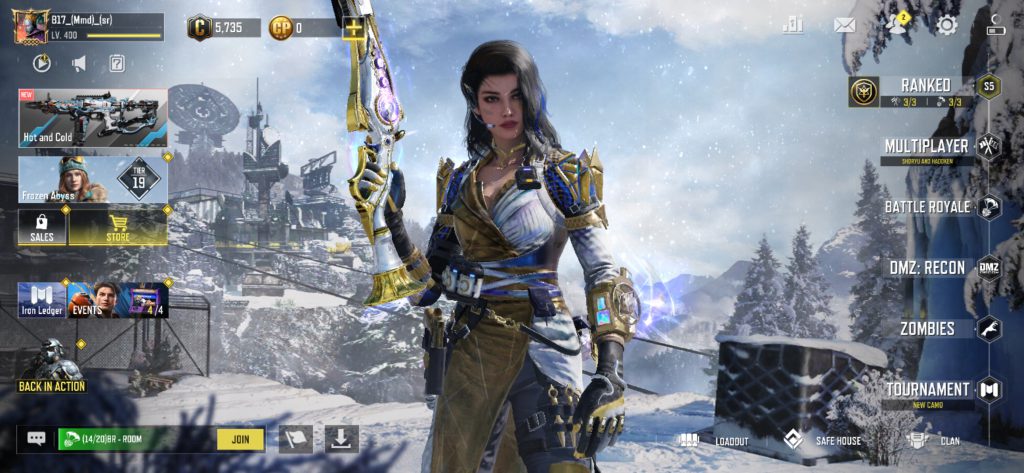Open the settings gear icon
The height and width of the screenshot is (473, 1024).
(x=946, y=26)
